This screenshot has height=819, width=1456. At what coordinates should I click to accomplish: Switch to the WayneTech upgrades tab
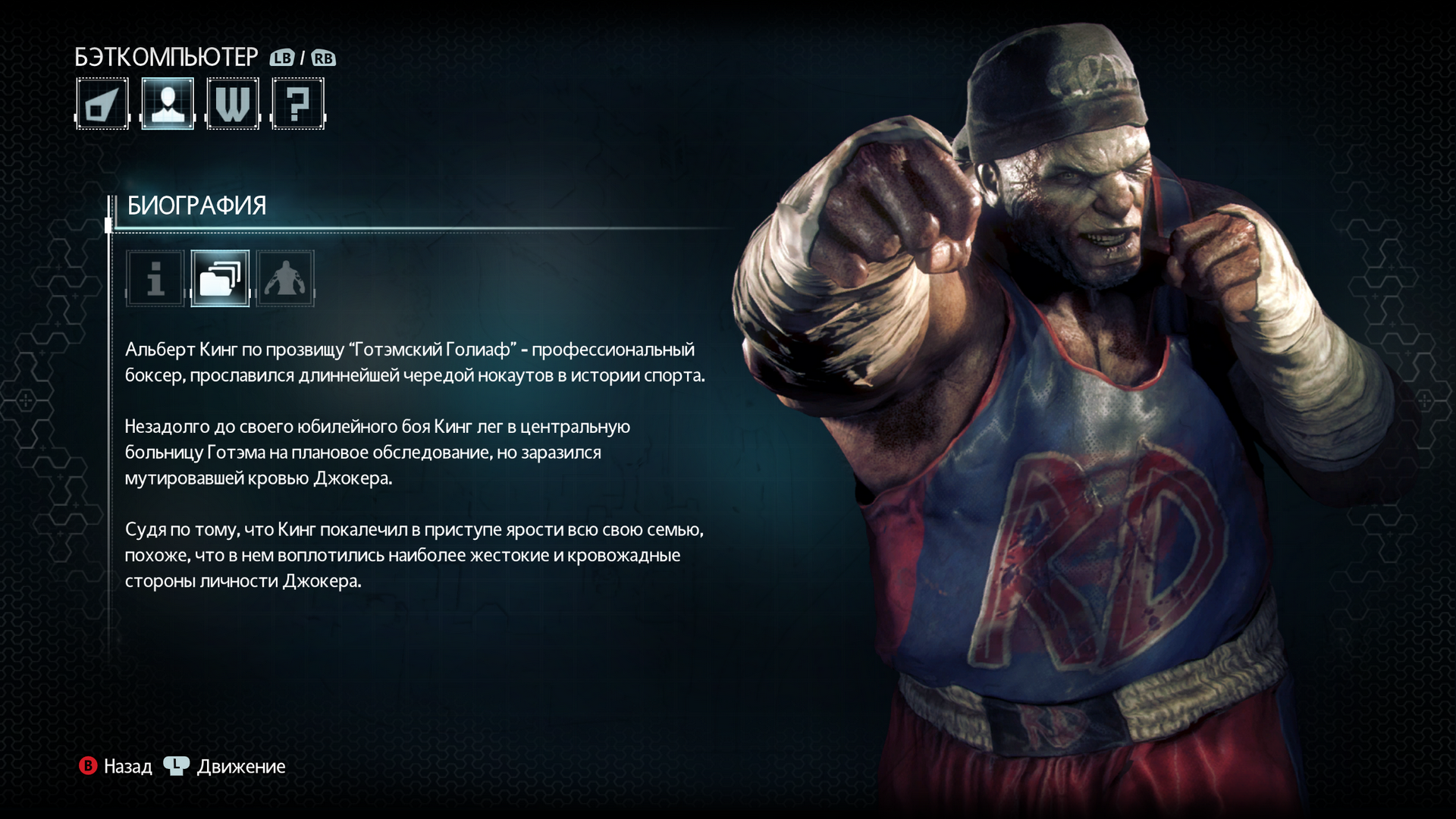(x=233, y=104)
